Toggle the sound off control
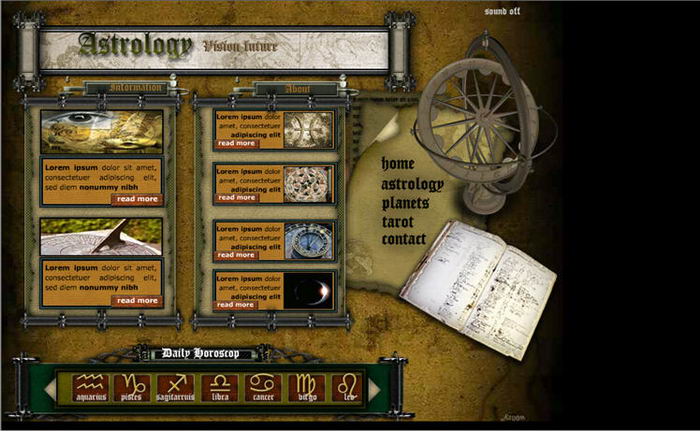 502,11
